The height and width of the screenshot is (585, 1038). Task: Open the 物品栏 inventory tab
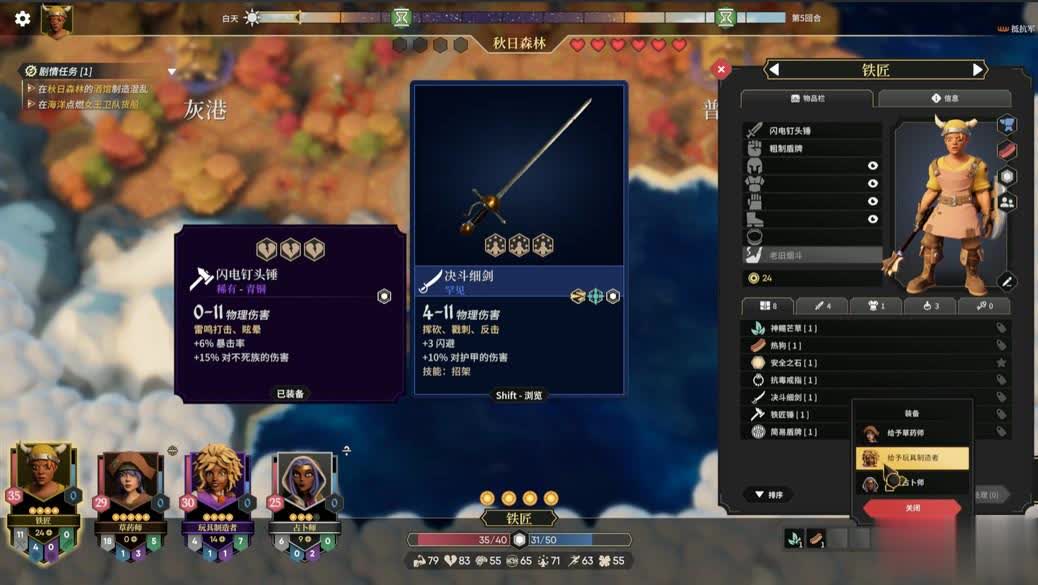pos(808,99)
